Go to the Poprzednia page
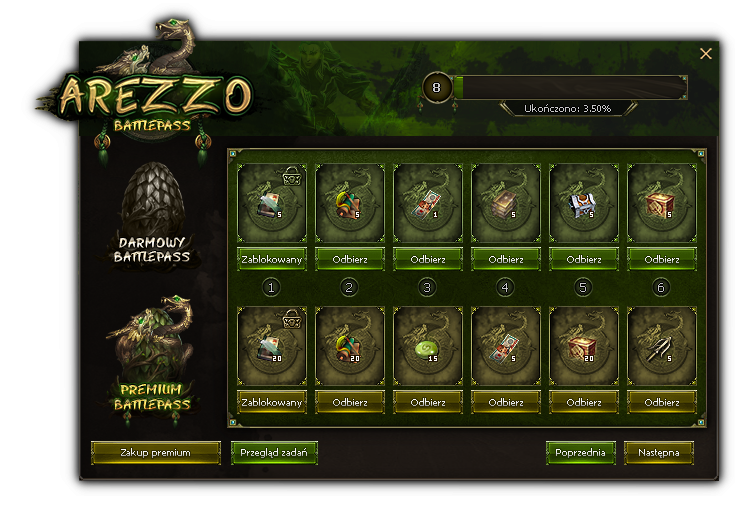754x517 pixels. tap(580, 453)
